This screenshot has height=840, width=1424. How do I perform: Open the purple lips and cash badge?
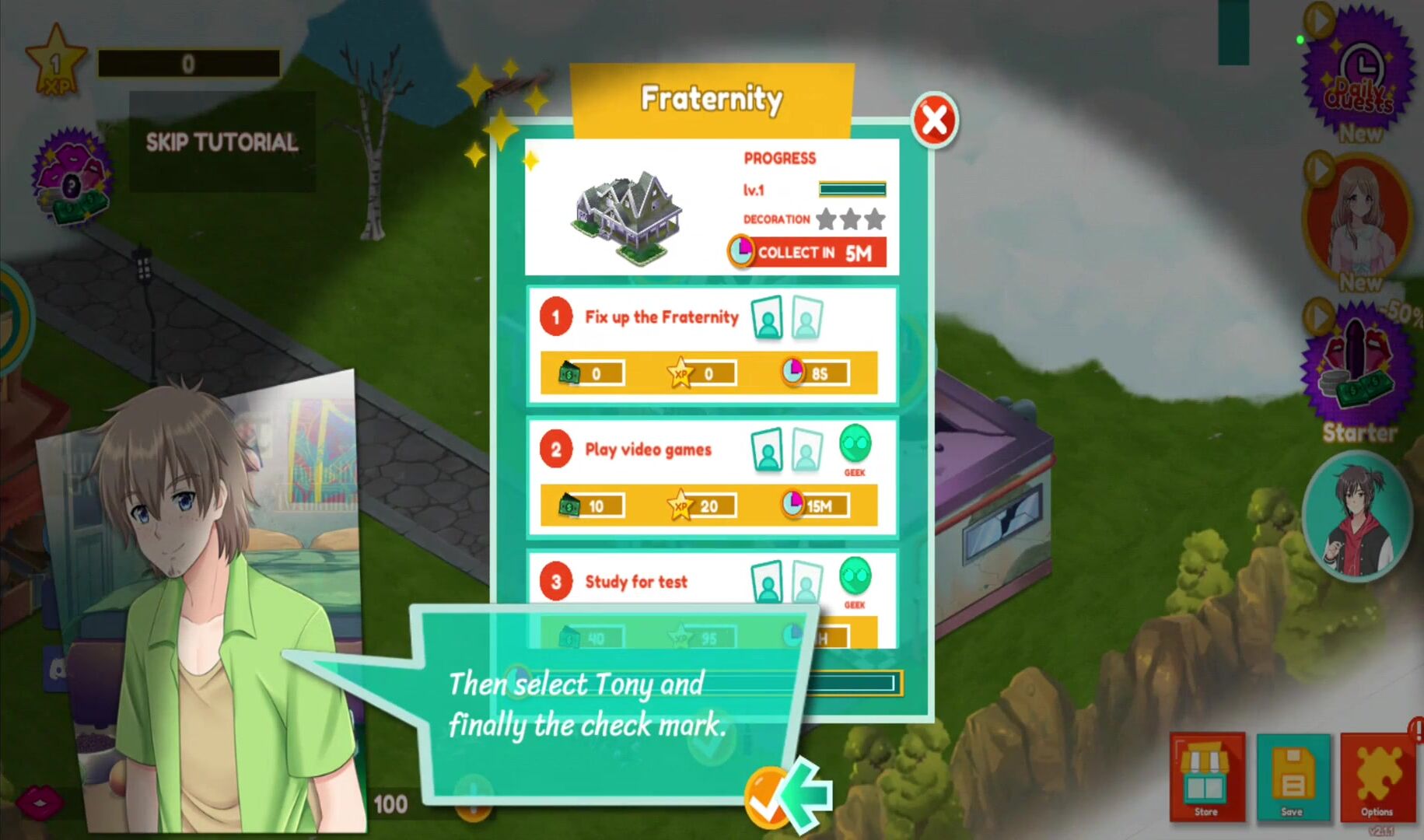tap(72, 179)
